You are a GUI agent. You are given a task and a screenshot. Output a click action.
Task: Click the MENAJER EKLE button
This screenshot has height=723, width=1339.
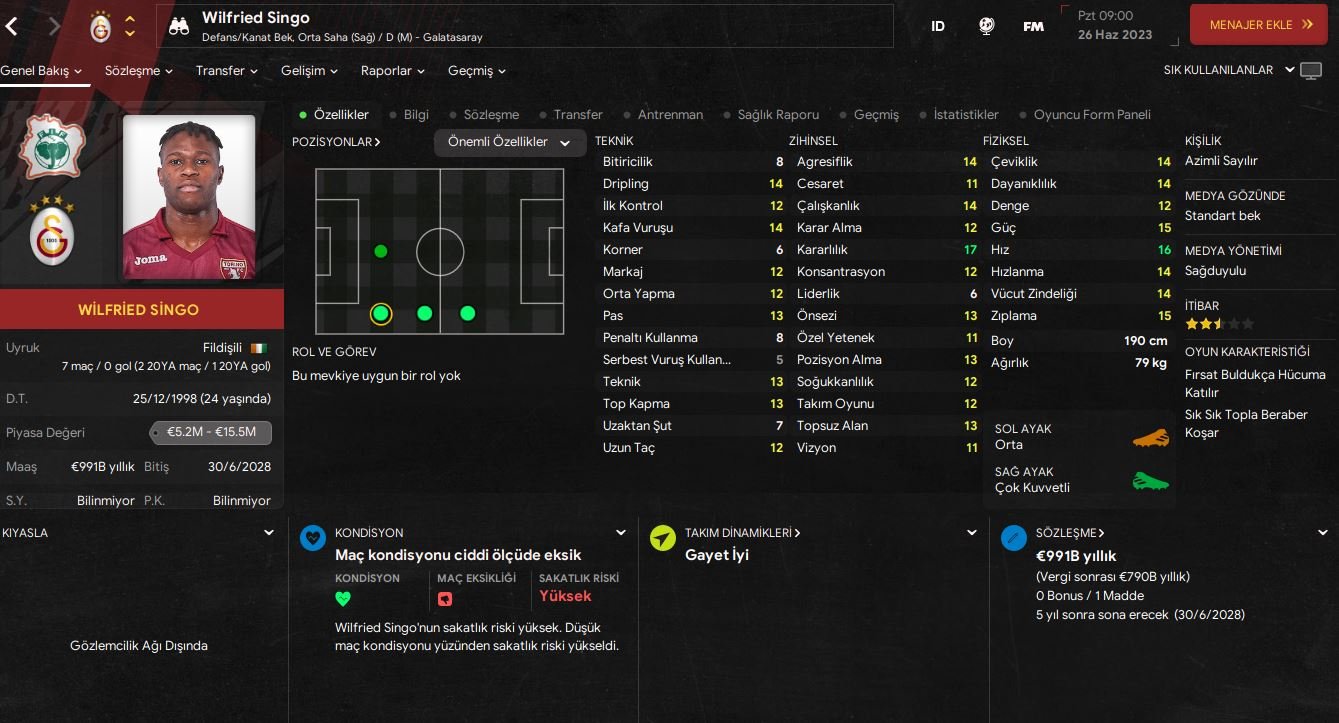coord(1258,25)
